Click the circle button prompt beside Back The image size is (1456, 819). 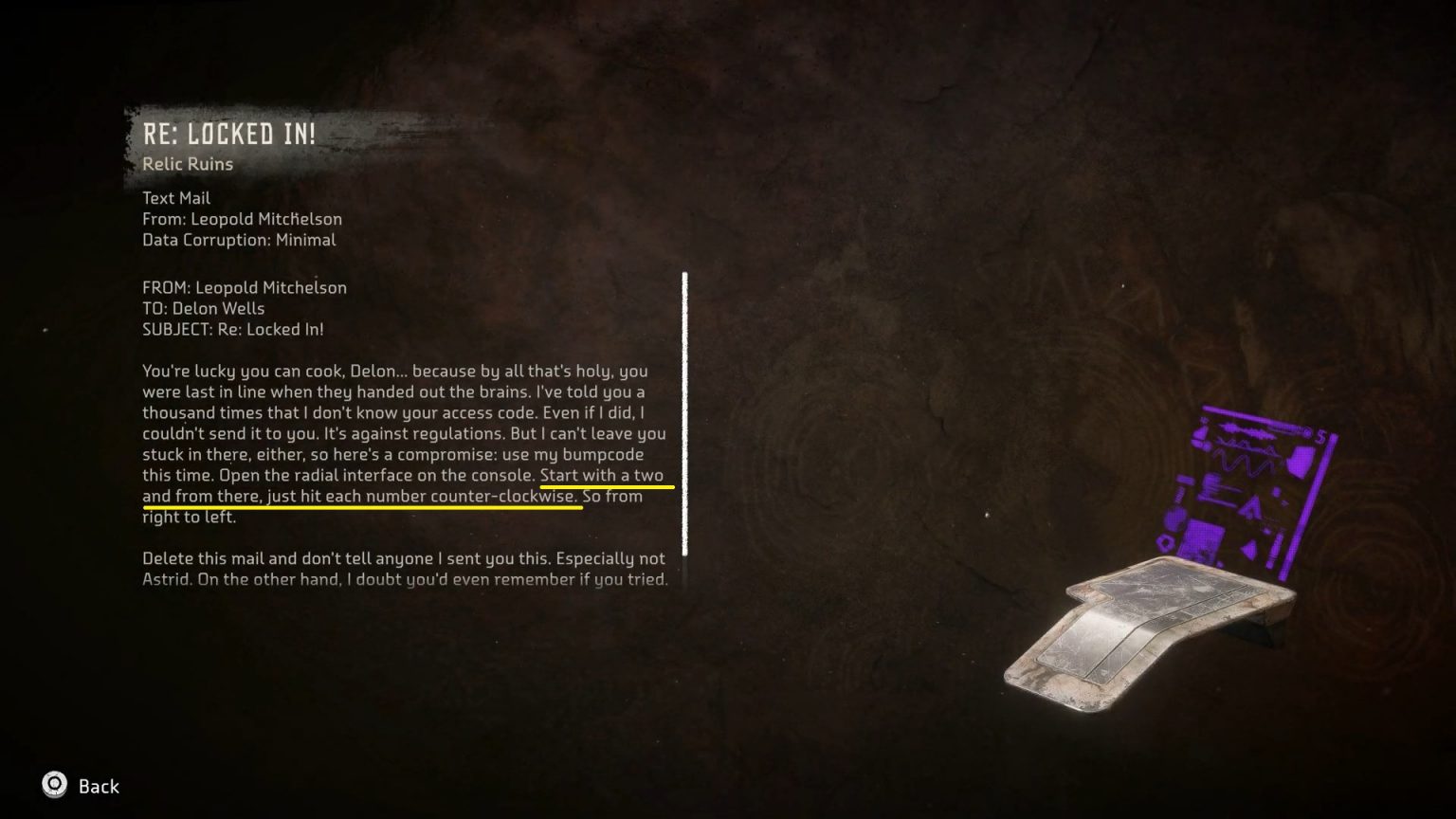click(x=53, y=785)
